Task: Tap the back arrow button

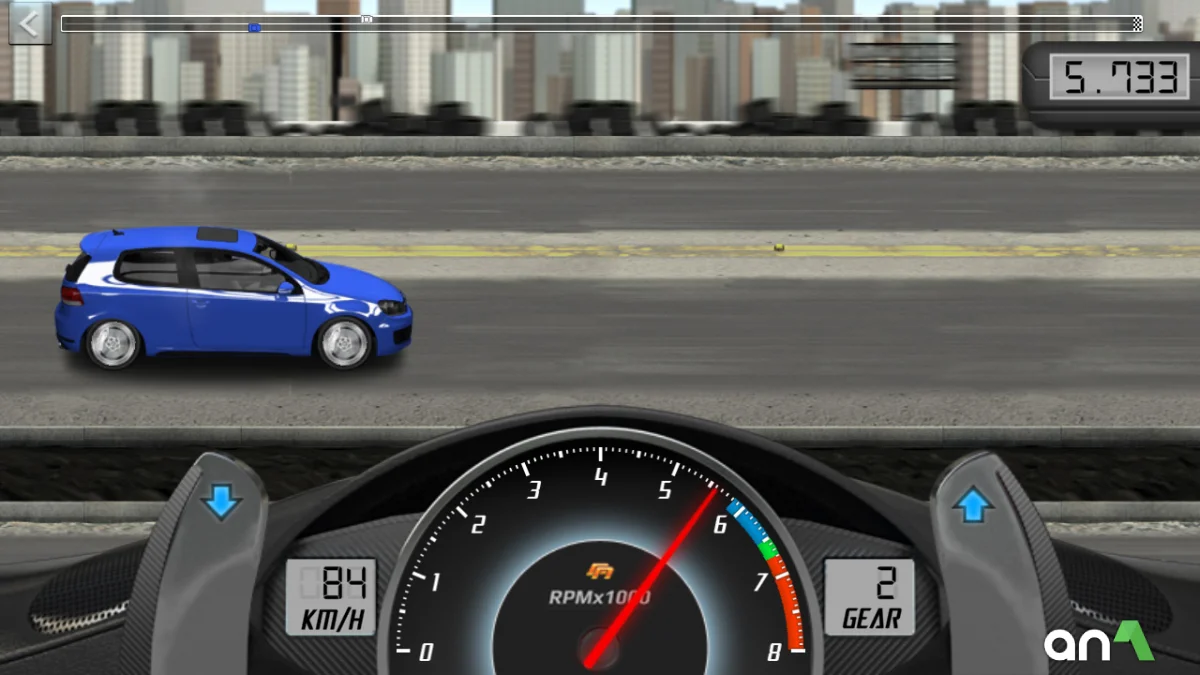Action: [x=29, y=23]
